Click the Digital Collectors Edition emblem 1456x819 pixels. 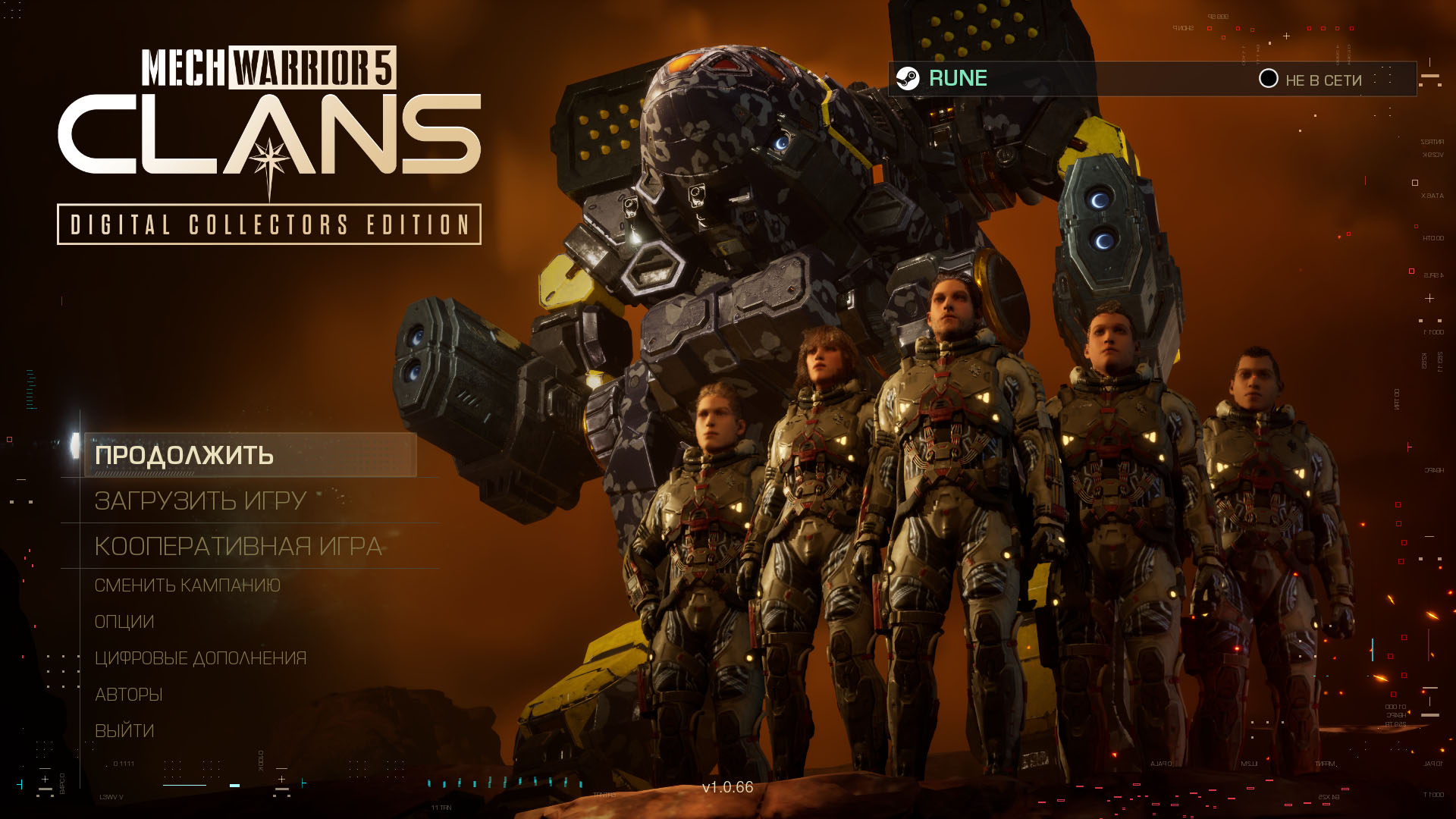pyautogui.click(x=269, y=224)
